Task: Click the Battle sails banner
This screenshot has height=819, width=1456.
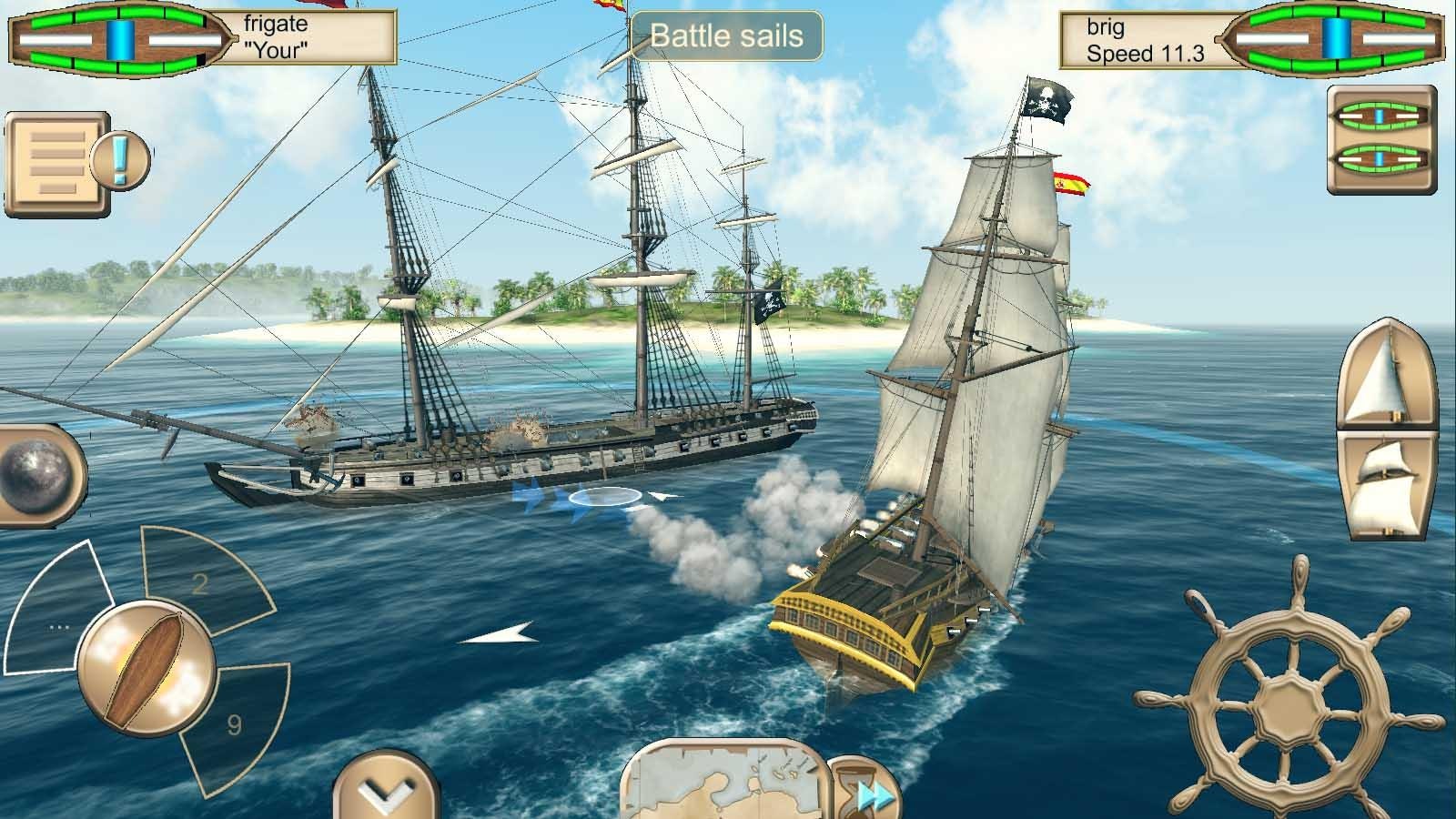Action: pyautogui.click(x=728, y=36)
